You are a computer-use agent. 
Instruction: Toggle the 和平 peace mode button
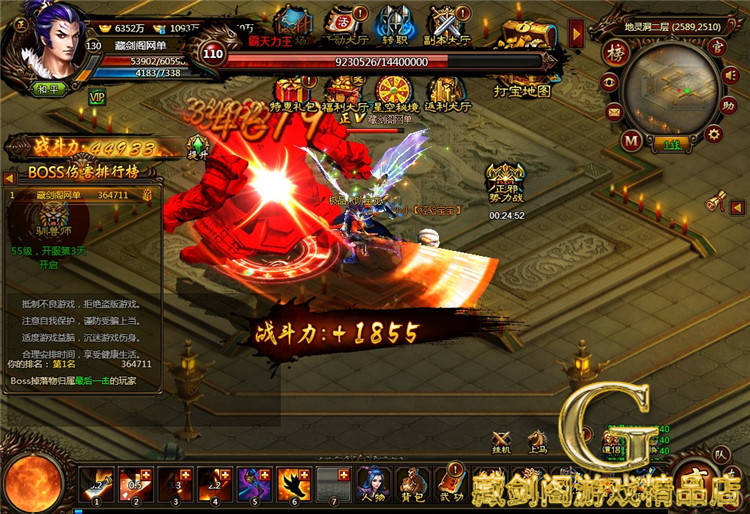[x=50, y=89]
